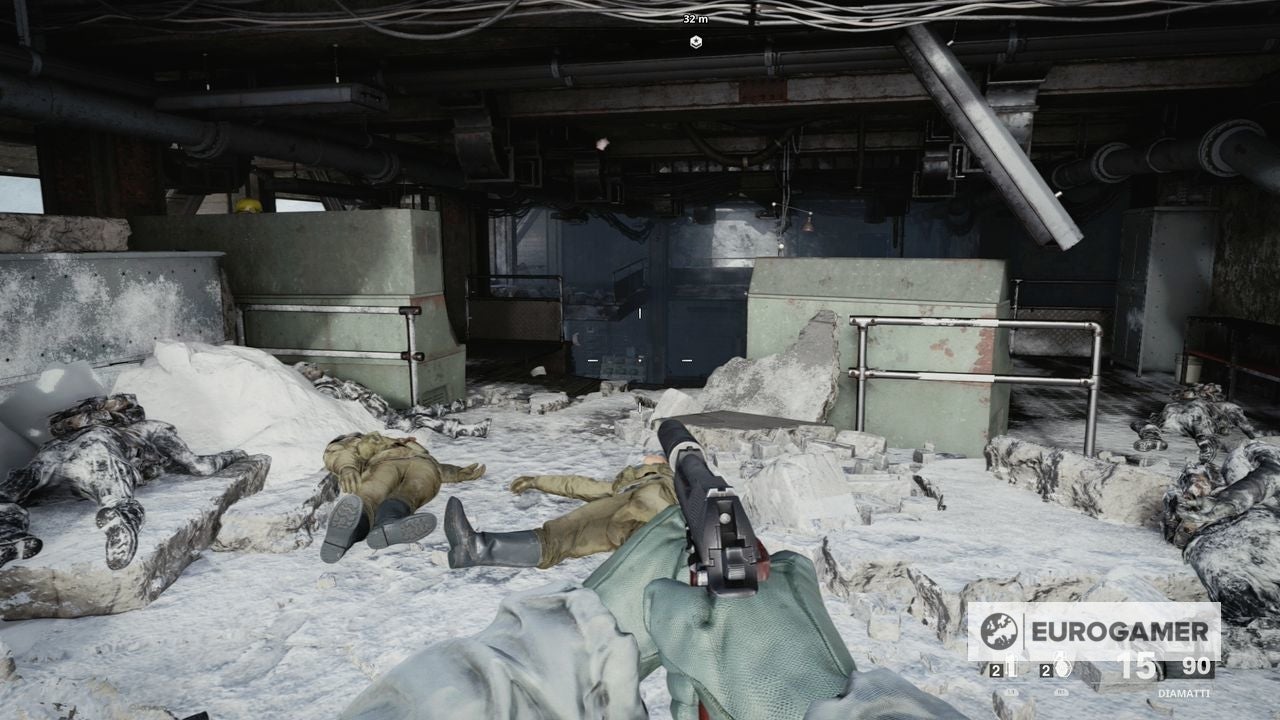Select the lethal grenade equipment icon
1280x720 pixels.
click(1012, 666)
